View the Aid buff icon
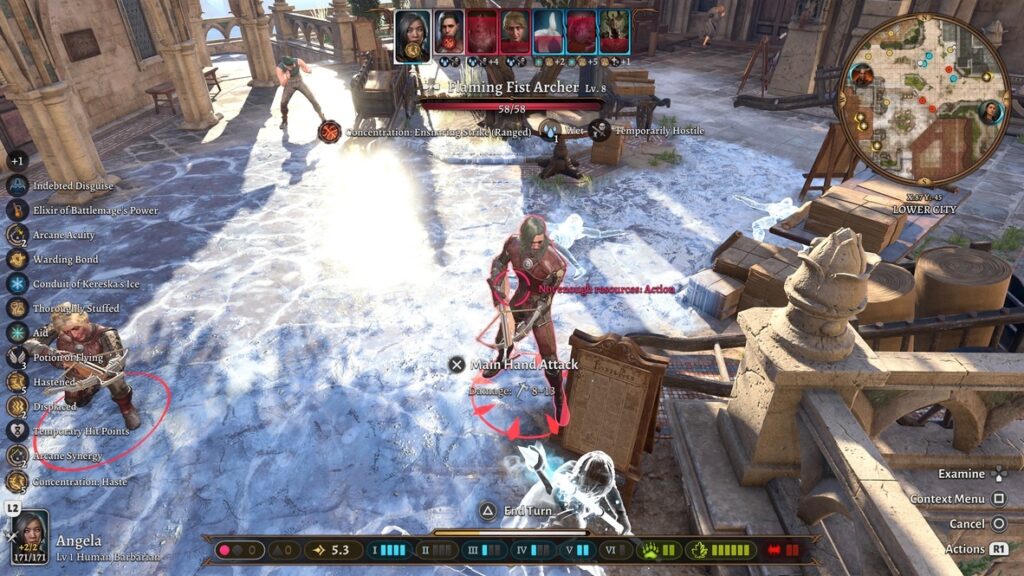 (17, 333)
